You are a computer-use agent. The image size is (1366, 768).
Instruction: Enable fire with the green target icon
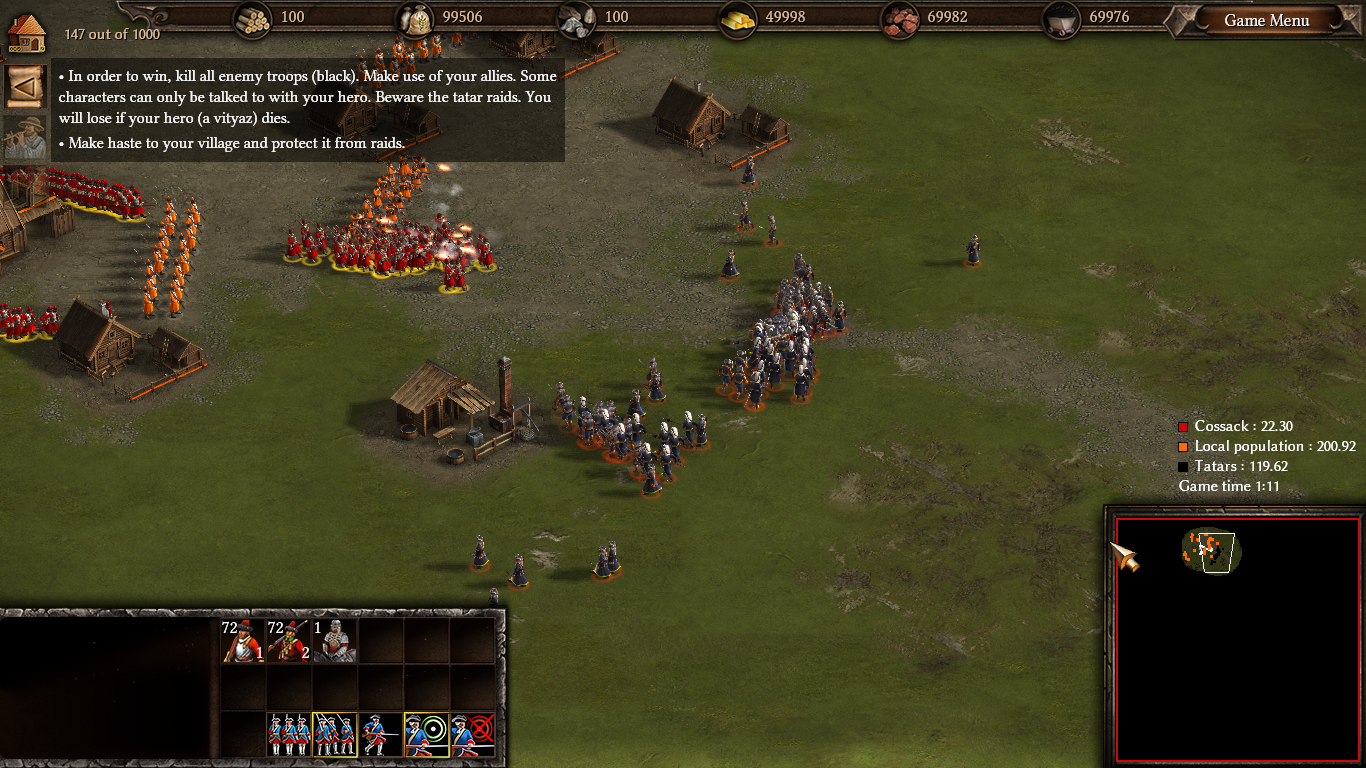pyautogui.click(x=426, y=735)
